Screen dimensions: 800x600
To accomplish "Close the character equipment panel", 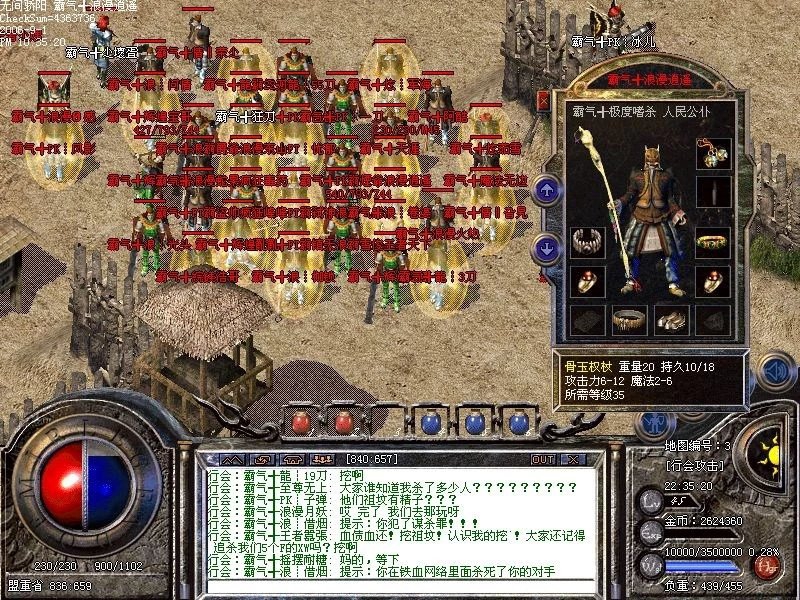I will click(543, 100).
